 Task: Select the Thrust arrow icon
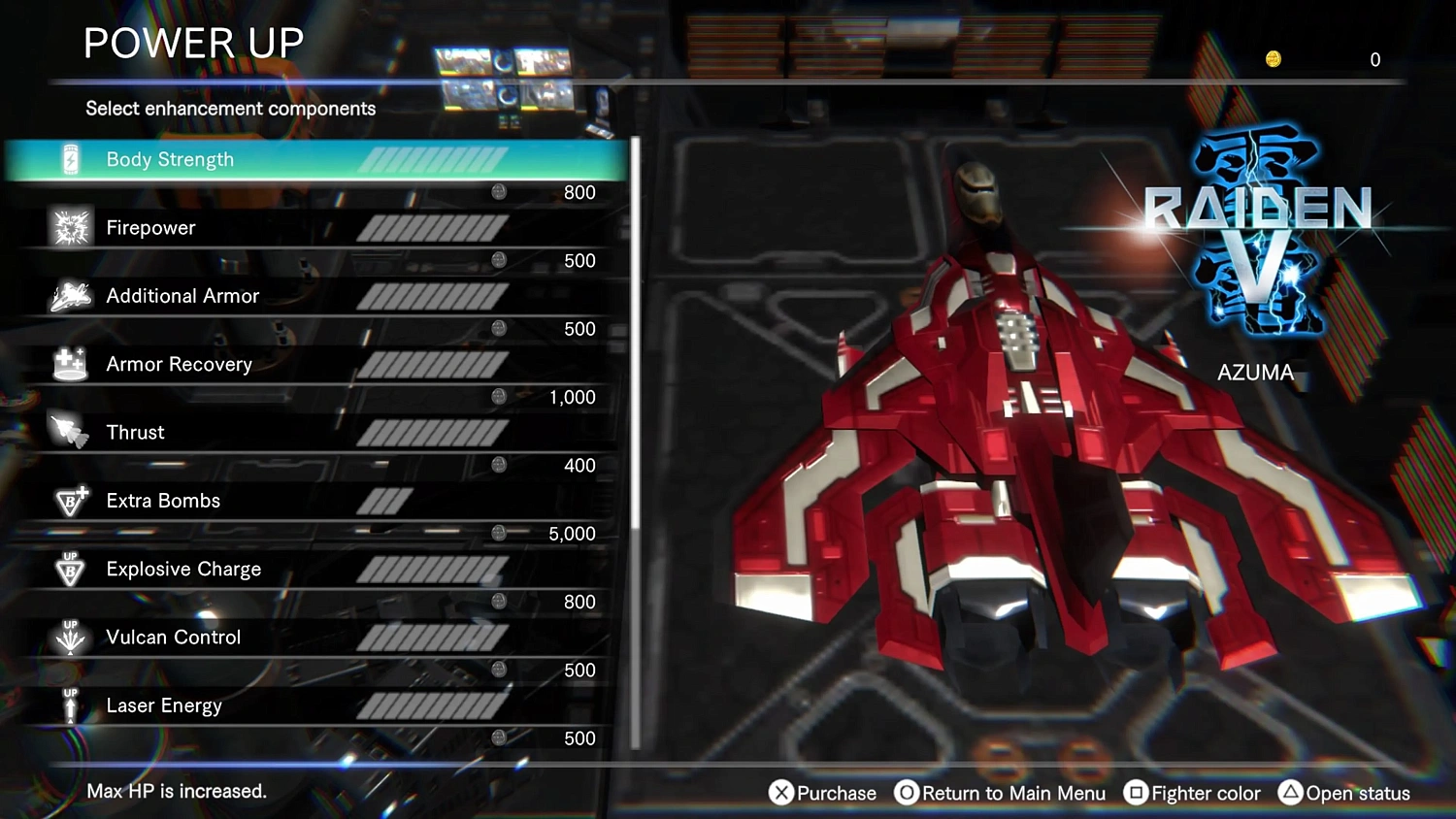click(69, 431)
